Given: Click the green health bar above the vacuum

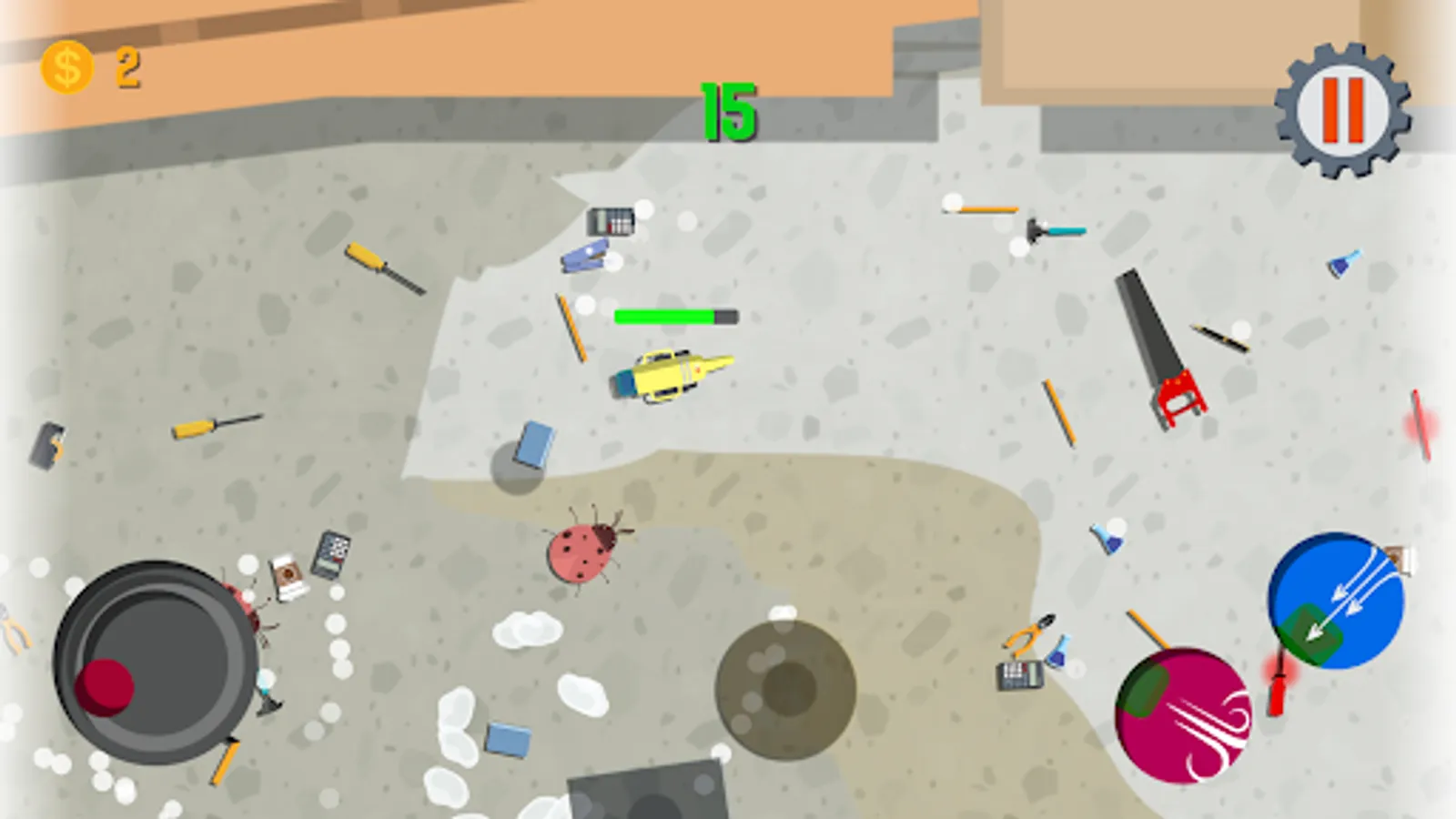Looking at the screenshot, I should click(664, 318).
